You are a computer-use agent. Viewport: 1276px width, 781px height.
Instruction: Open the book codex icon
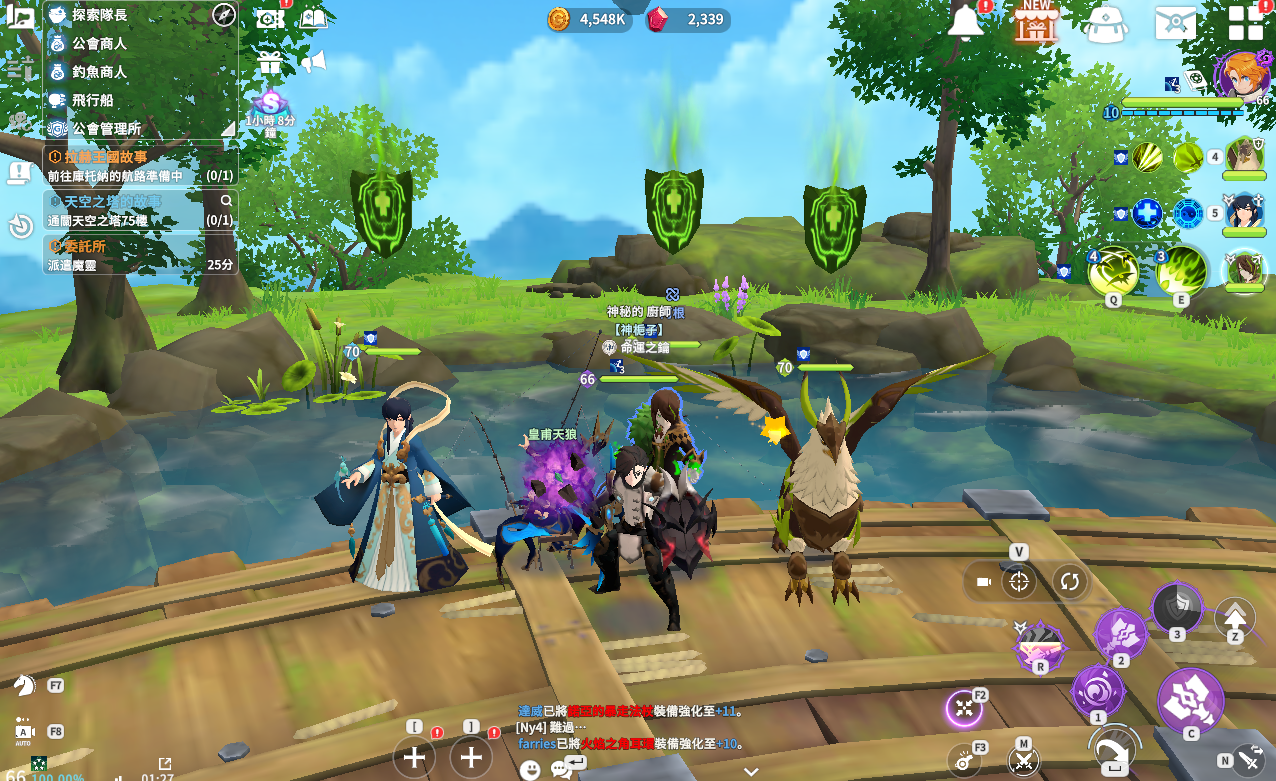click(x=314, y=18)
